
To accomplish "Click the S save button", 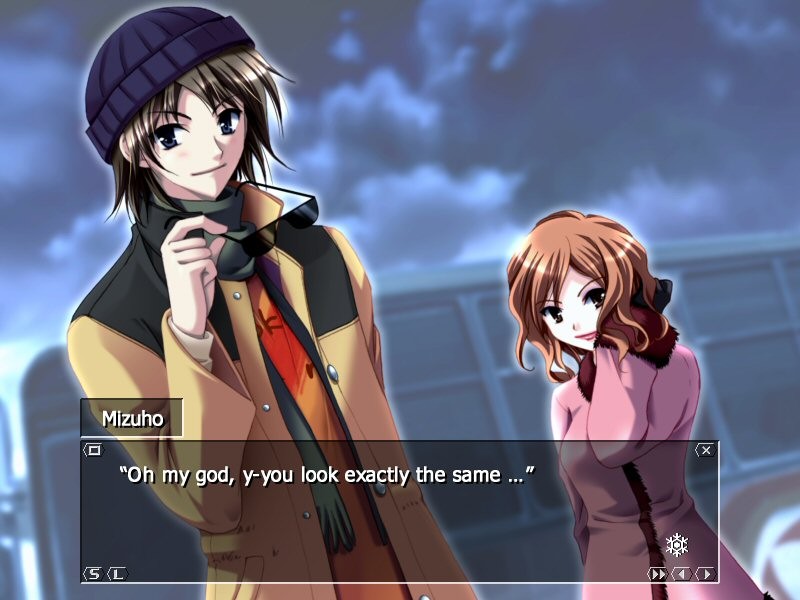I will tap(93, 573).
